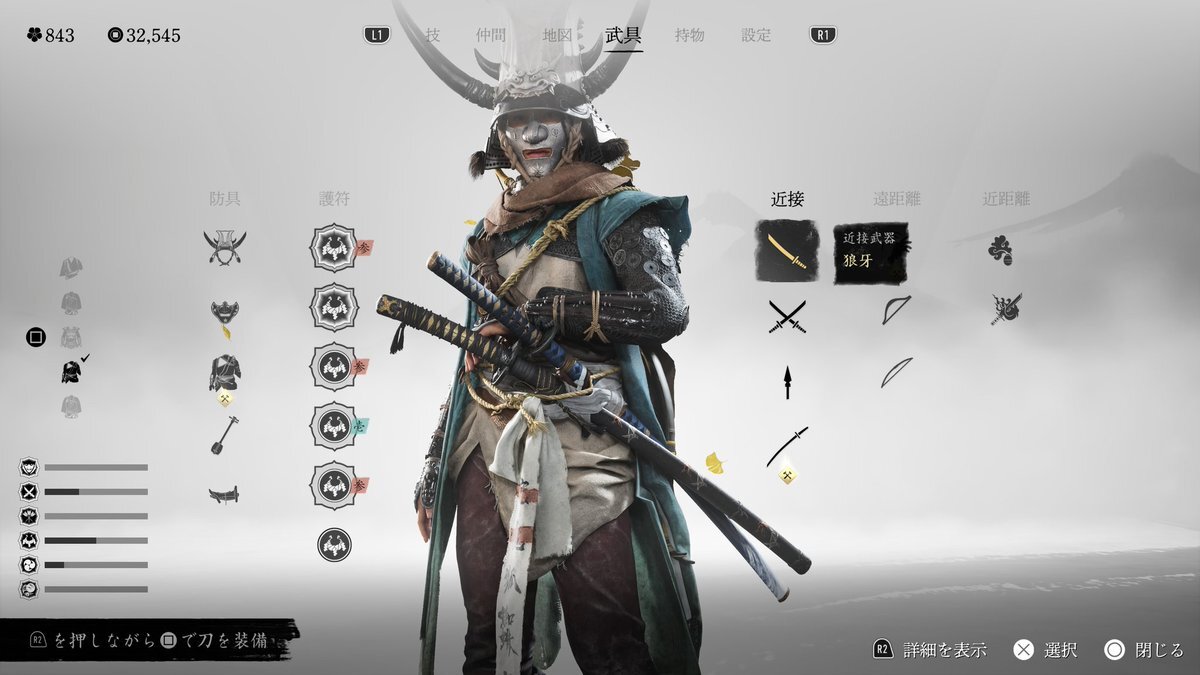Select the horned helmet armor slot
Viewport: 1200px width, 675px height.
click(225, 247)
